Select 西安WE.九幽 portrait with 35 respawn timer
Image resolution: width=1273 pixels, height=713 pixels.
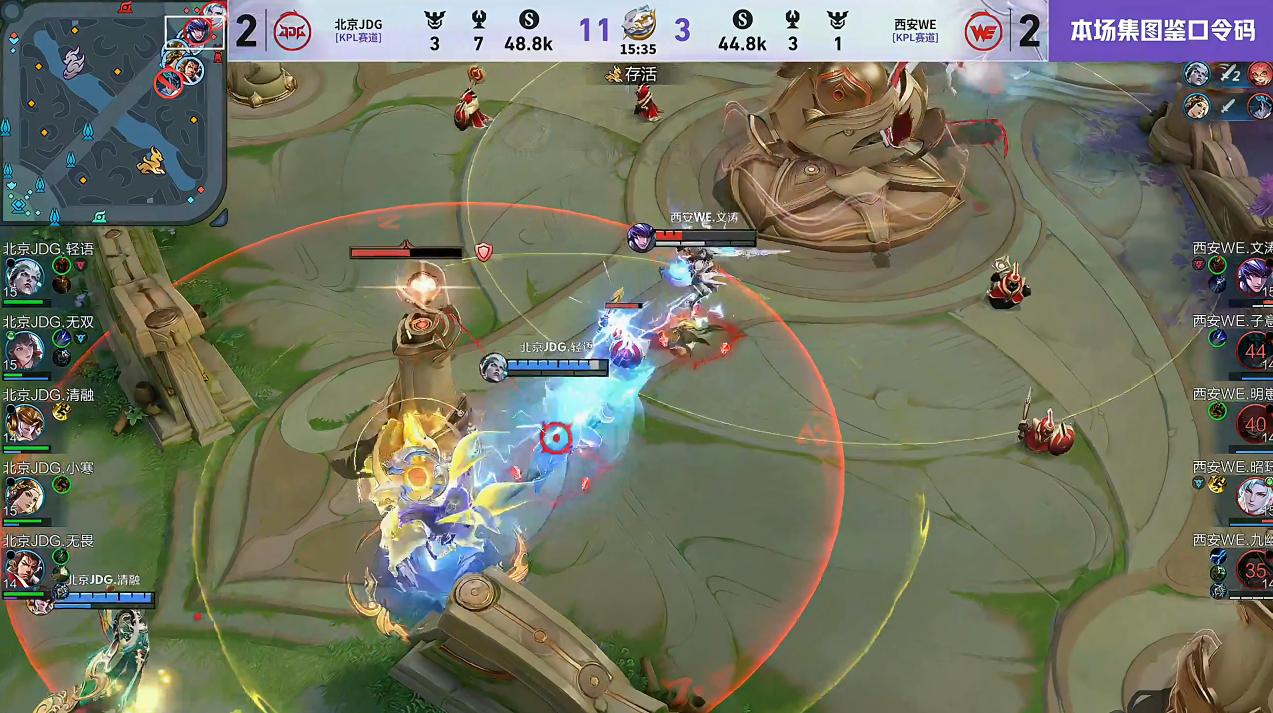tap(1254, 570)
